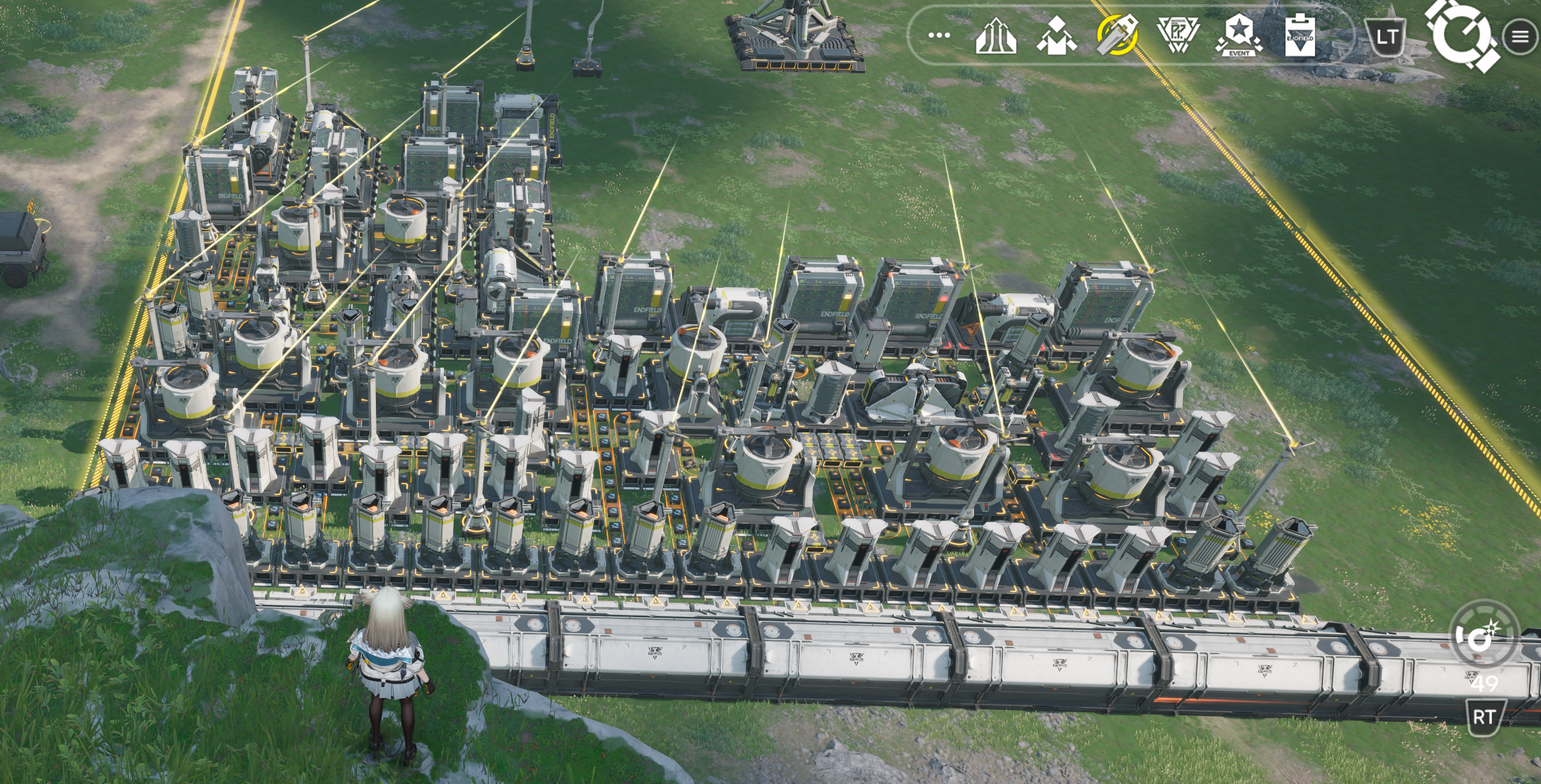
Task: Open the yellow-circled weapon icon
Action: (1117, 35)
